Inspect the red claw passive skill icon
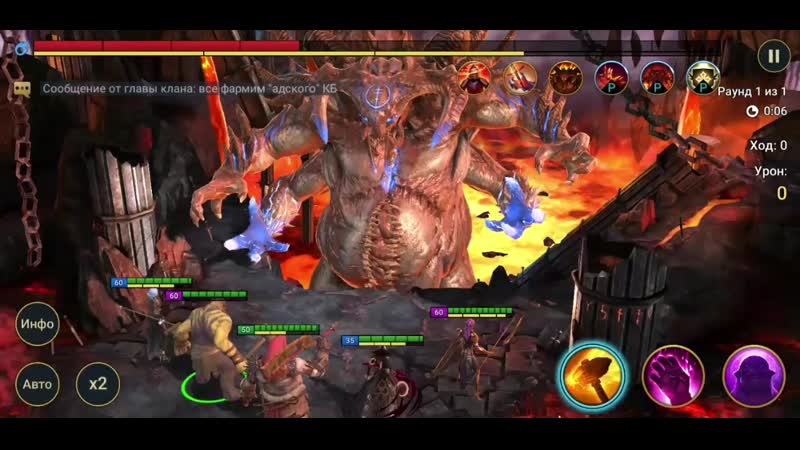Image resolution: width=800 pixels, height=450 pixels. point(610,77)
